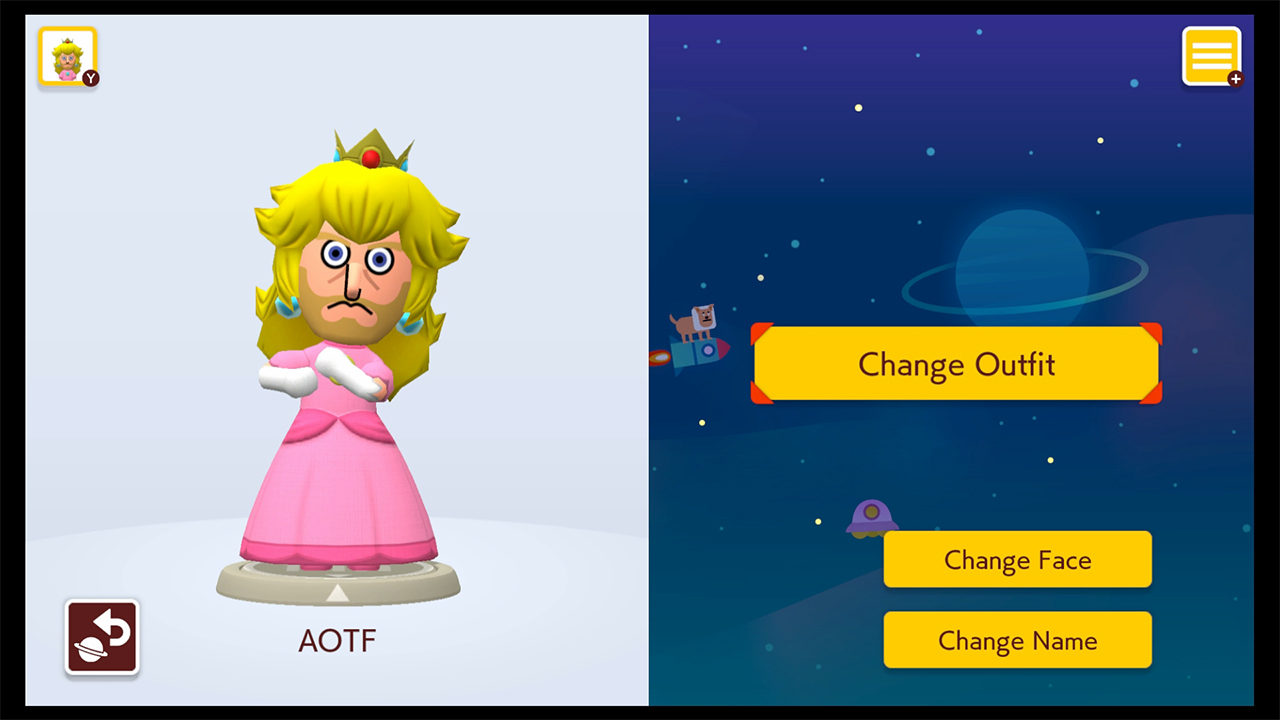Click the return-to-planet back icon
Viewport: 1280px width, 720px height.
coord(101,638)
